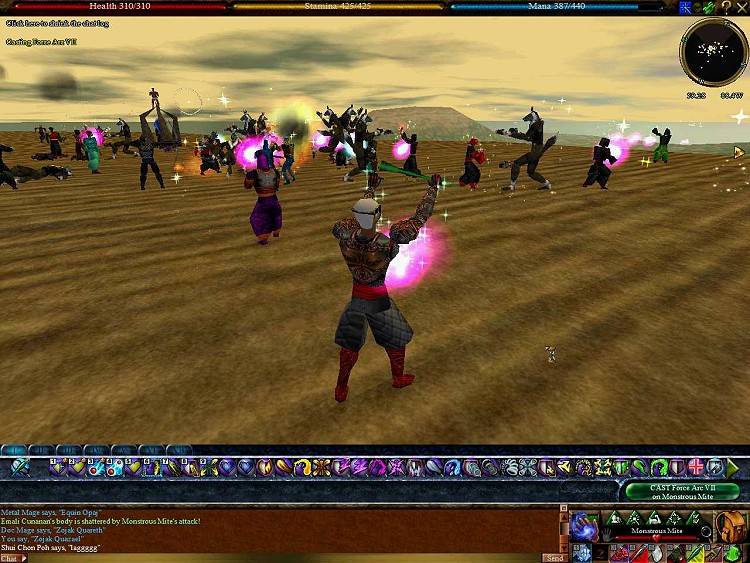Shrink the chat log with the top-left text
750x563 pixels.
[57, 23]
